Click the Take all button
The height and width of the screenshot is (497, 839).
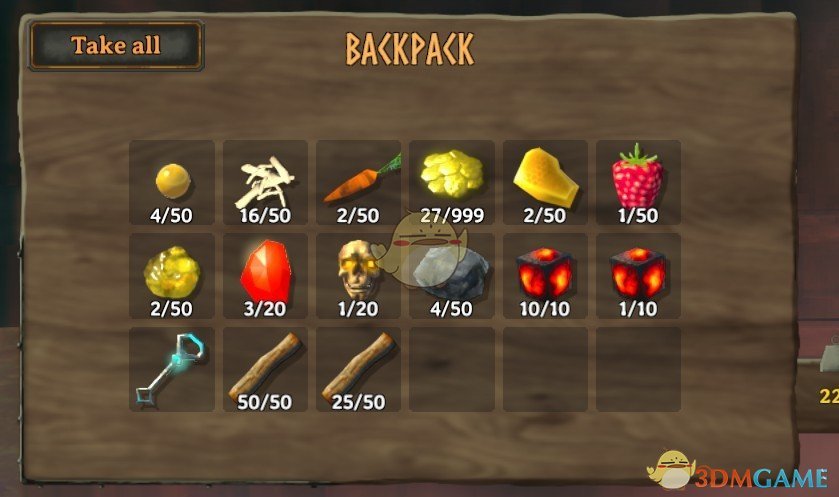click(x=116, y=46)
